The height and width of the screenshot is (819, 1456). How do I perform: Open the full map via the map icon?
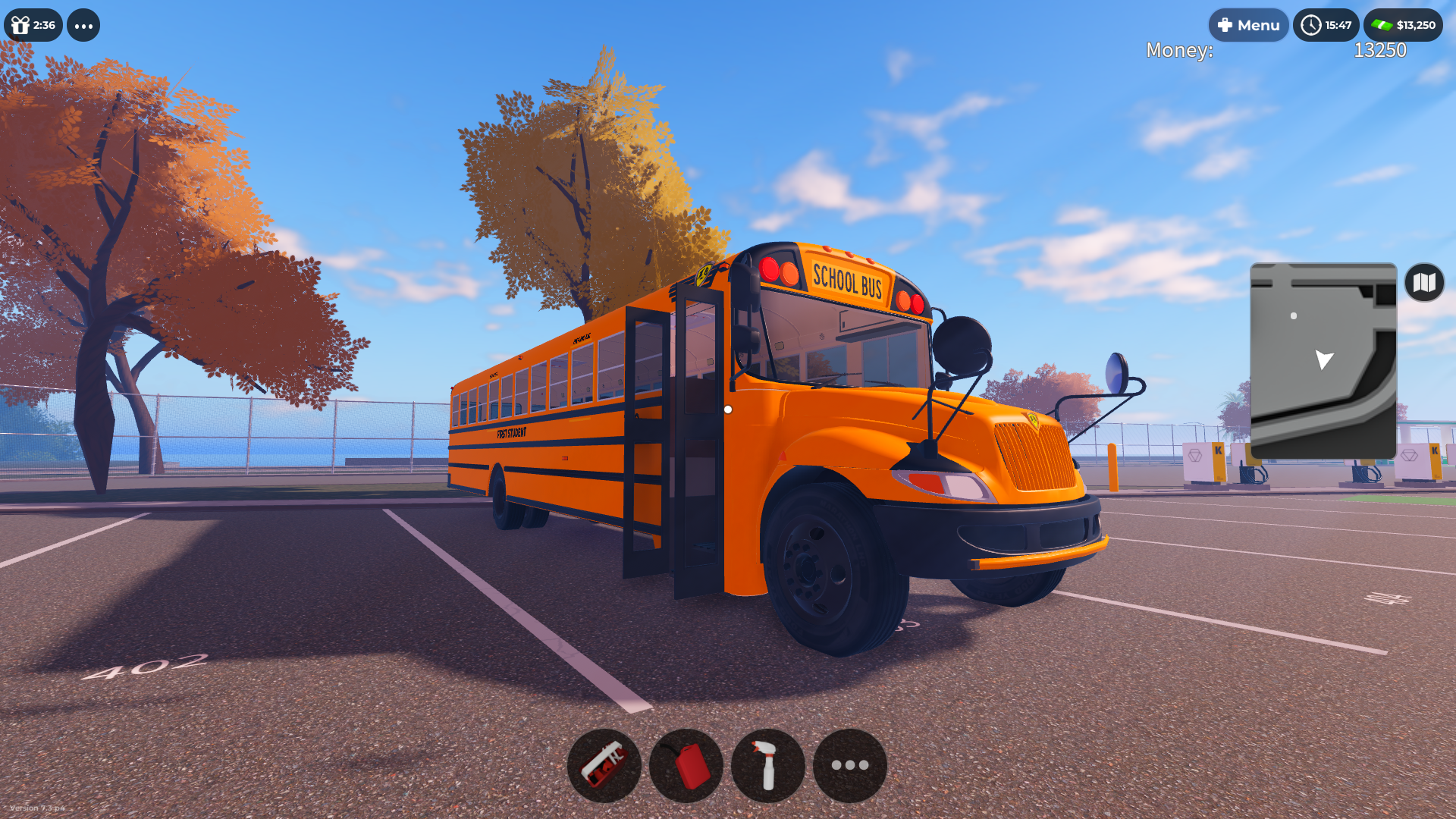tap(1424, 283)
